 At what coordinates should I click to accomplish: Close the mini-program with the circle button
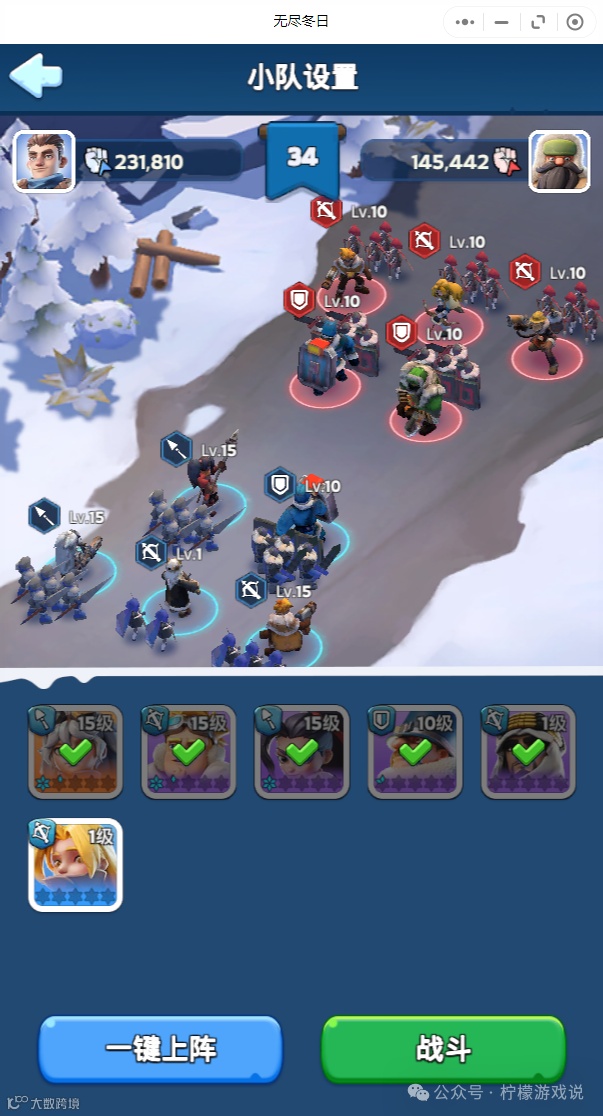(x=574, y=21)
